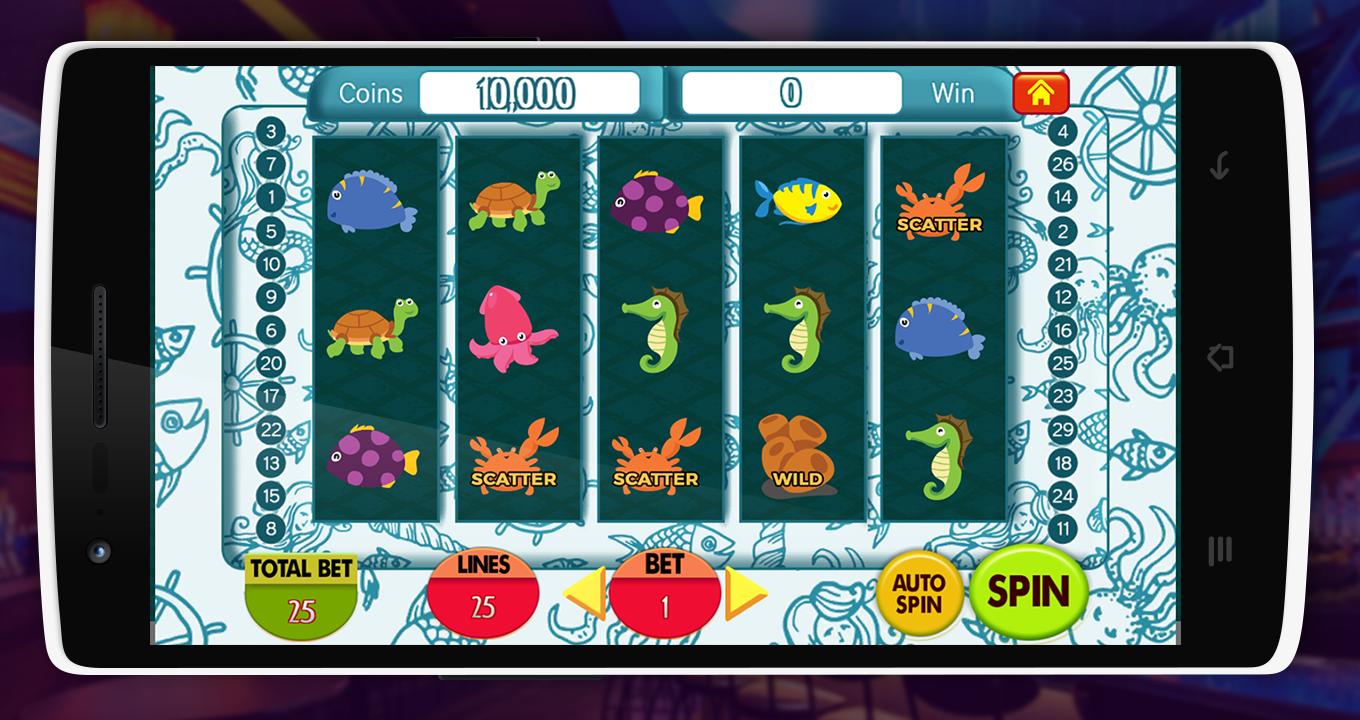This screenshot has width=1360, height=720.
Task: Tap the TOTAL BET 25 display
Action: (x=300, y=592)
